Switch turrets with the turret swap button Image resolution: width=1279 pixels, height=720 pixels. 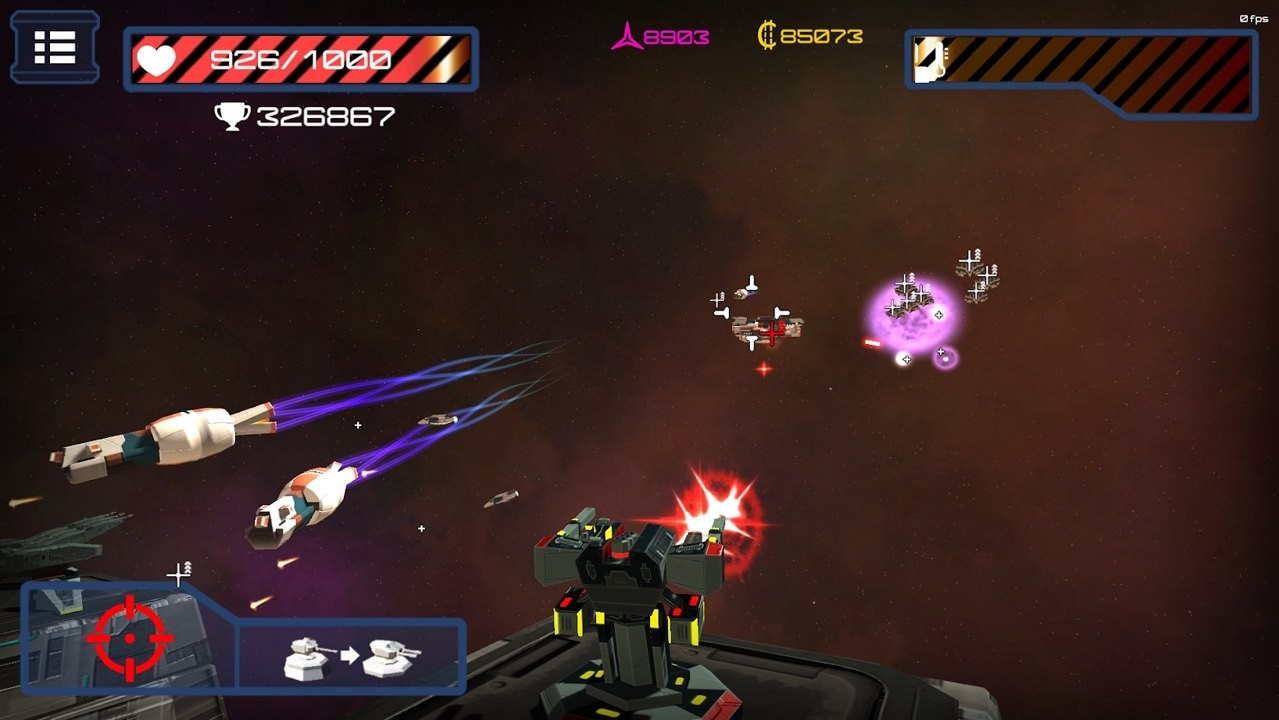(352, 656)
